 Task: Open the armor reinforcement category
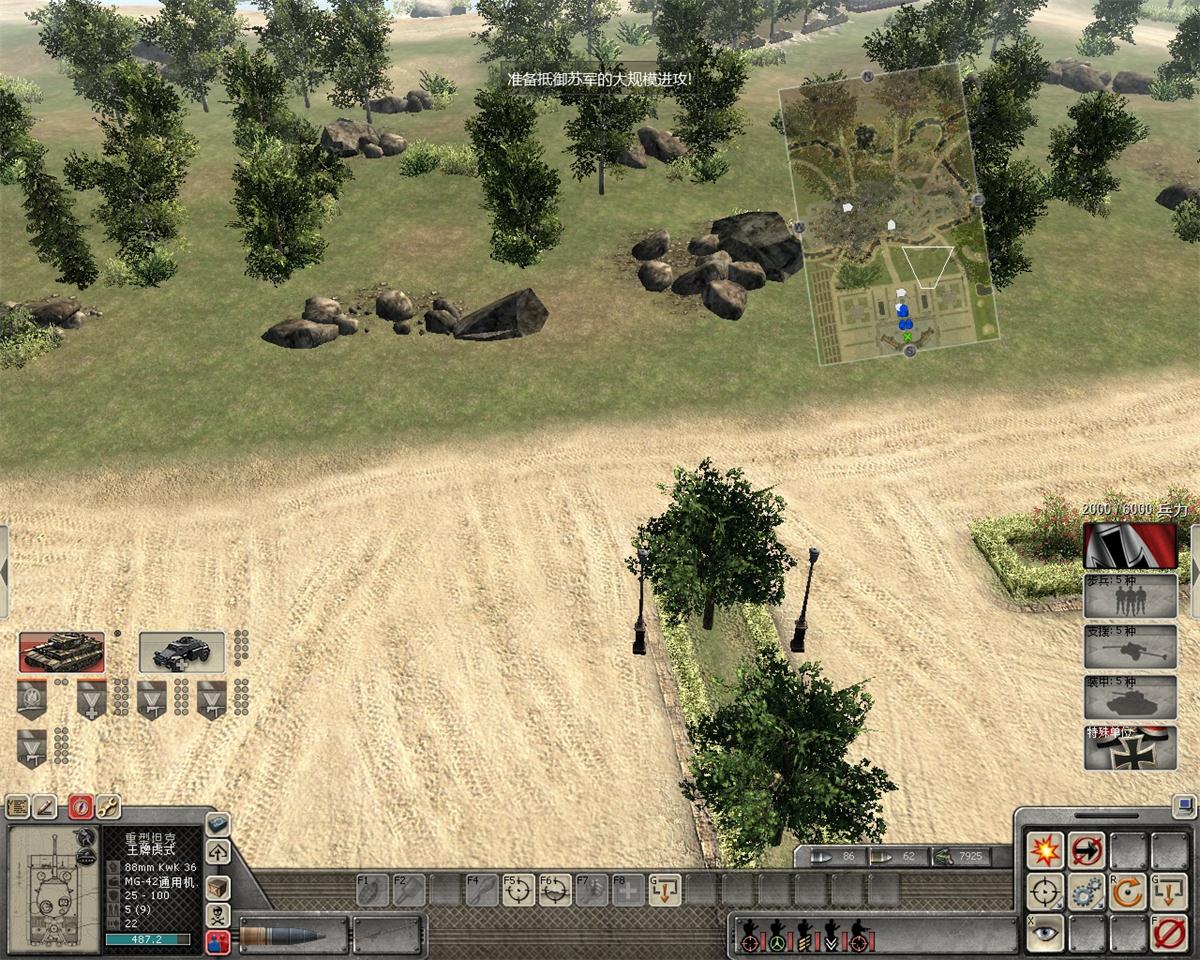pyautogui.click(x=1130, y=697)
